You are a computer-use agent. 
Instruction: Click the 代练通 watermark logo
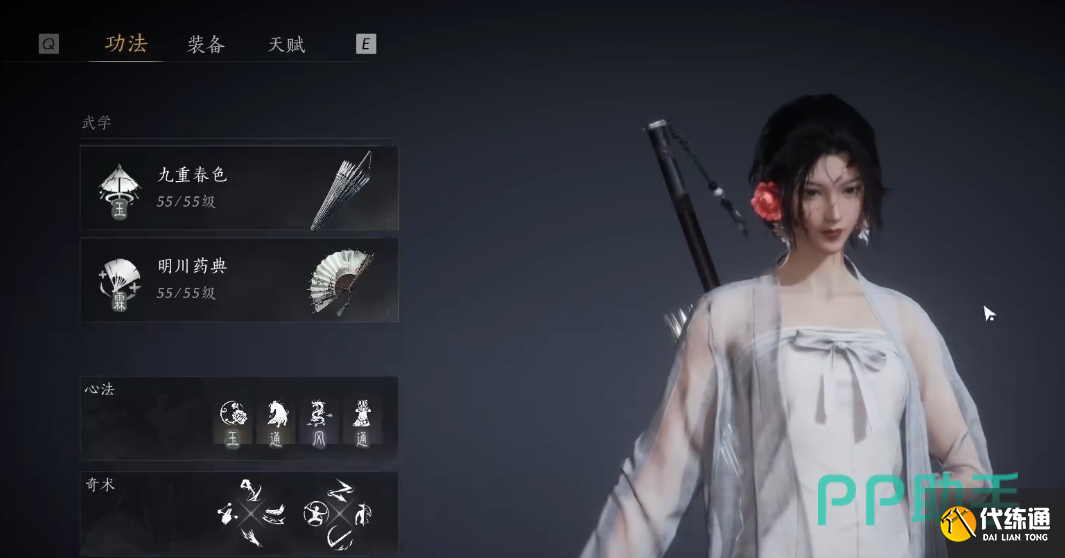1000,524
